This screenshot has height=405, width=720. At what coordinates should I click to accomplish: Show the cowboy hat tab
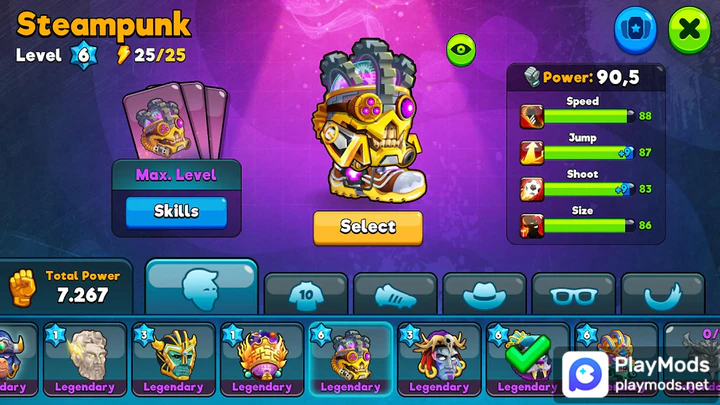coord(484,294)
